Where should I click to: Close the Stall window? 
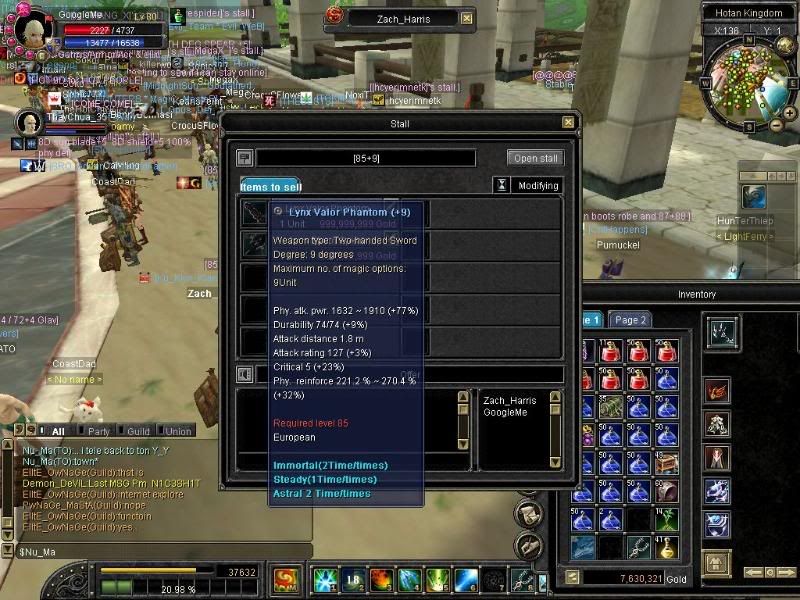pos(568,123)
